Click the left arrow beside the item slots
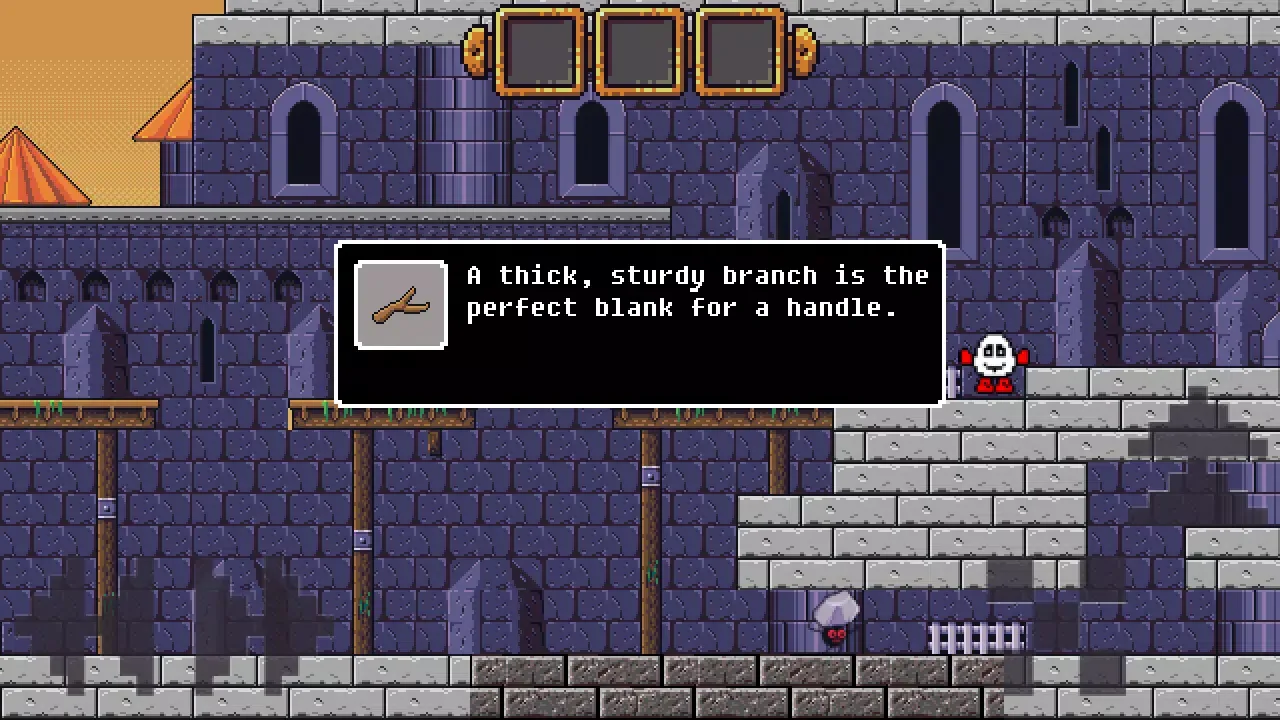Screen dimensions: 1280x720 (474, 52)
